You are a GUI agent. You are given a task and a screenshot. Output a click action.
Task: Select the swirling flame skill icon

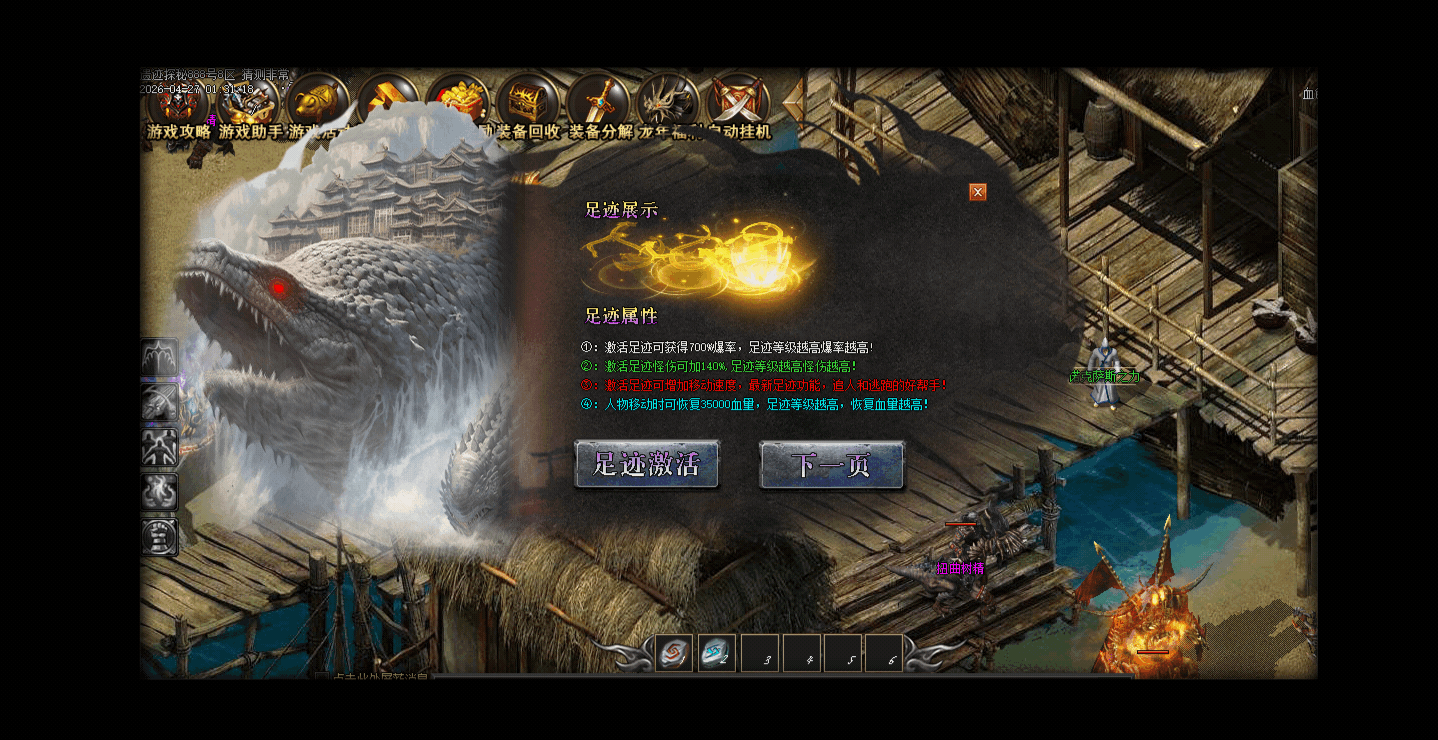click(x=160, y=492)
